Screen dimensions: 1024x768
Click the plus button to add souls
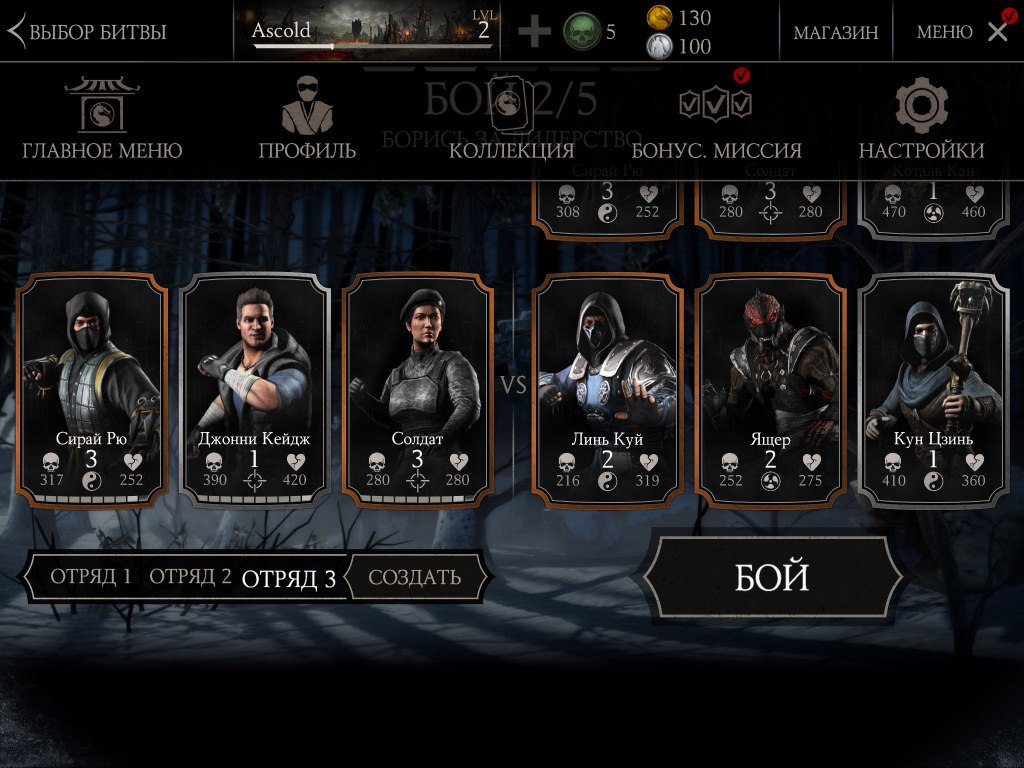point(534,32)
